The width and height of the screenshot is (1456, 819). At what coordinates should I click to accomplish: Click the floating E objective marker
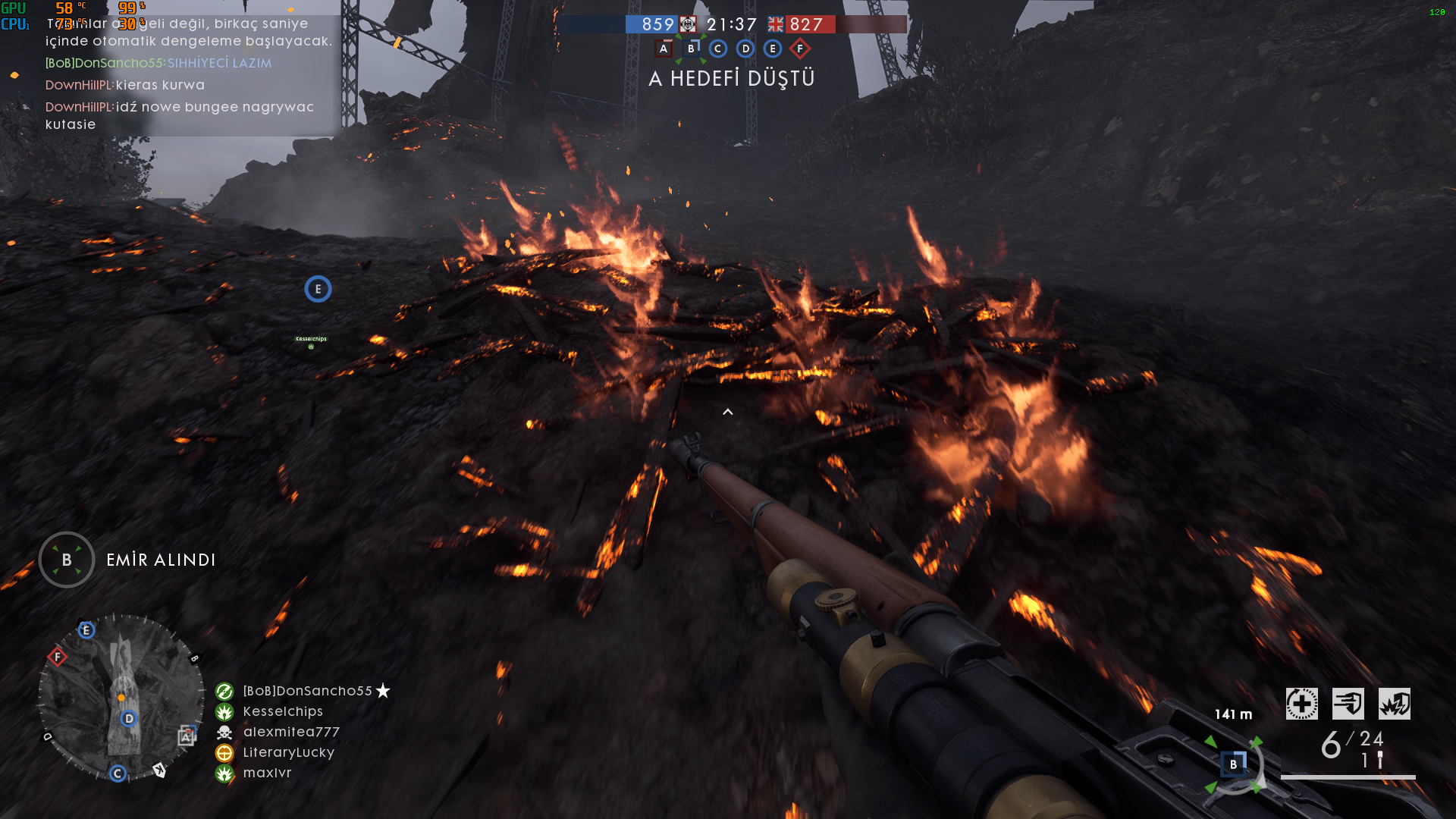pos(318,289)
